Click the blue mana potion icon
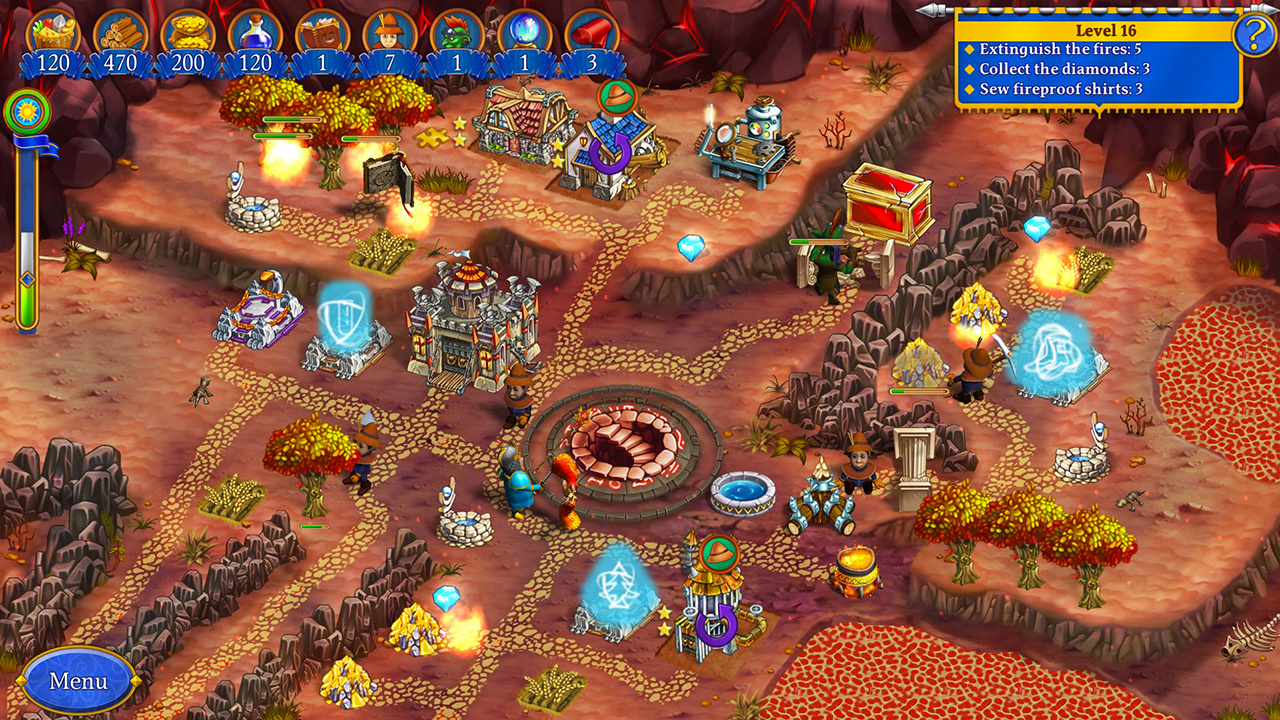 (255, 32)
